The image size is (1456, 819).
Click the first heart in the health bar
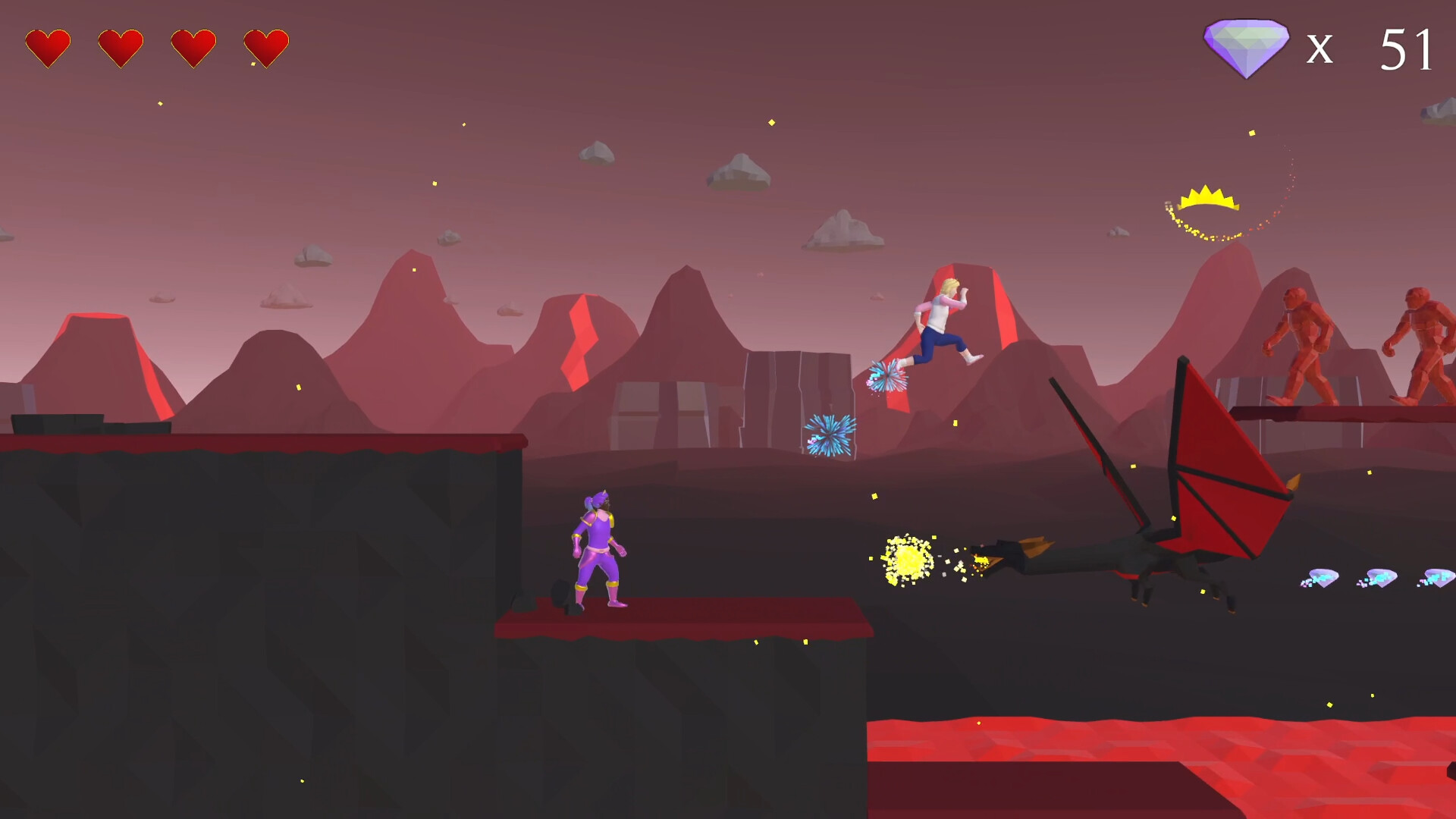pos(47,45)
